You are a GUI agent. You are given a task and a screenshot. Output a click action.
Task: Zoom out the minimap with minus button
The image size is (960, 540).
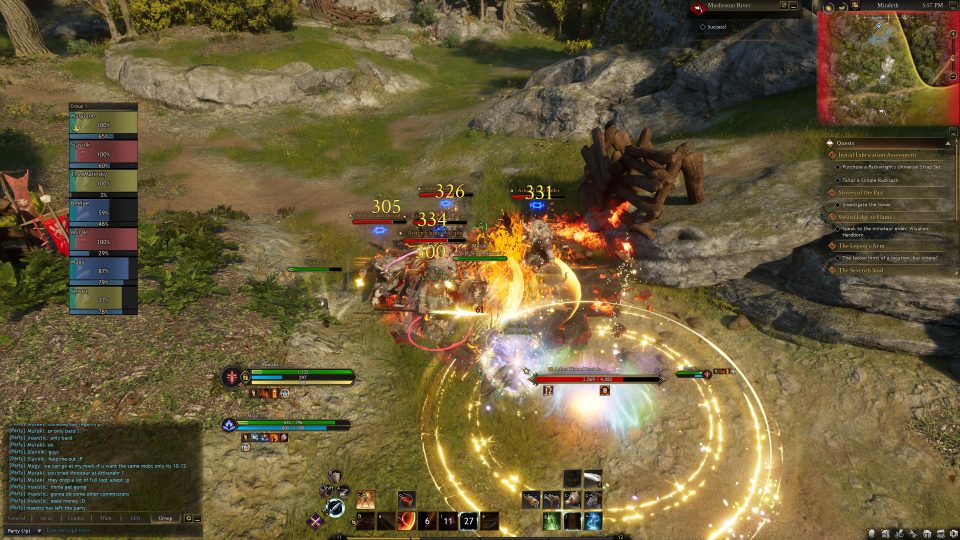(x=951, y=78)
